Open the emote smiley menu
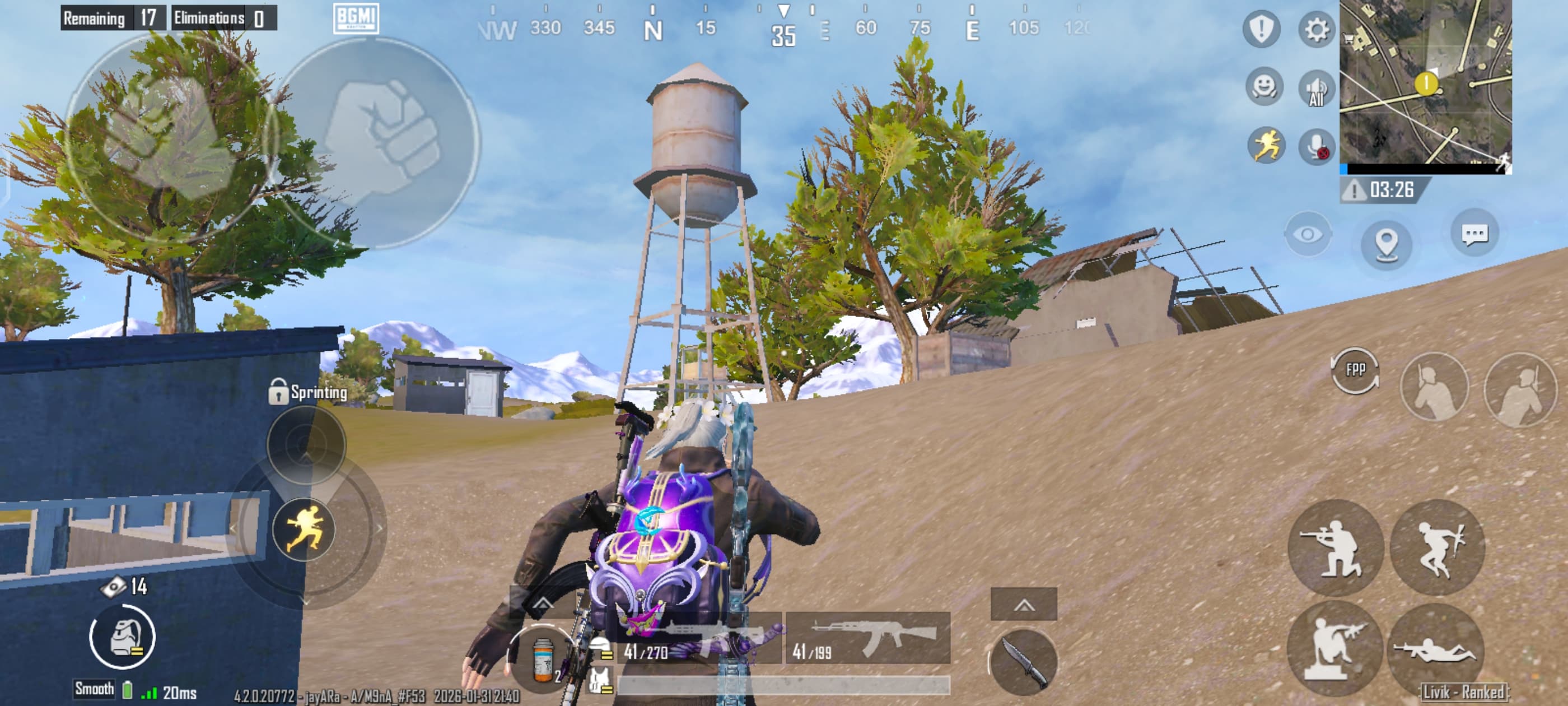 click(1264, 87)
